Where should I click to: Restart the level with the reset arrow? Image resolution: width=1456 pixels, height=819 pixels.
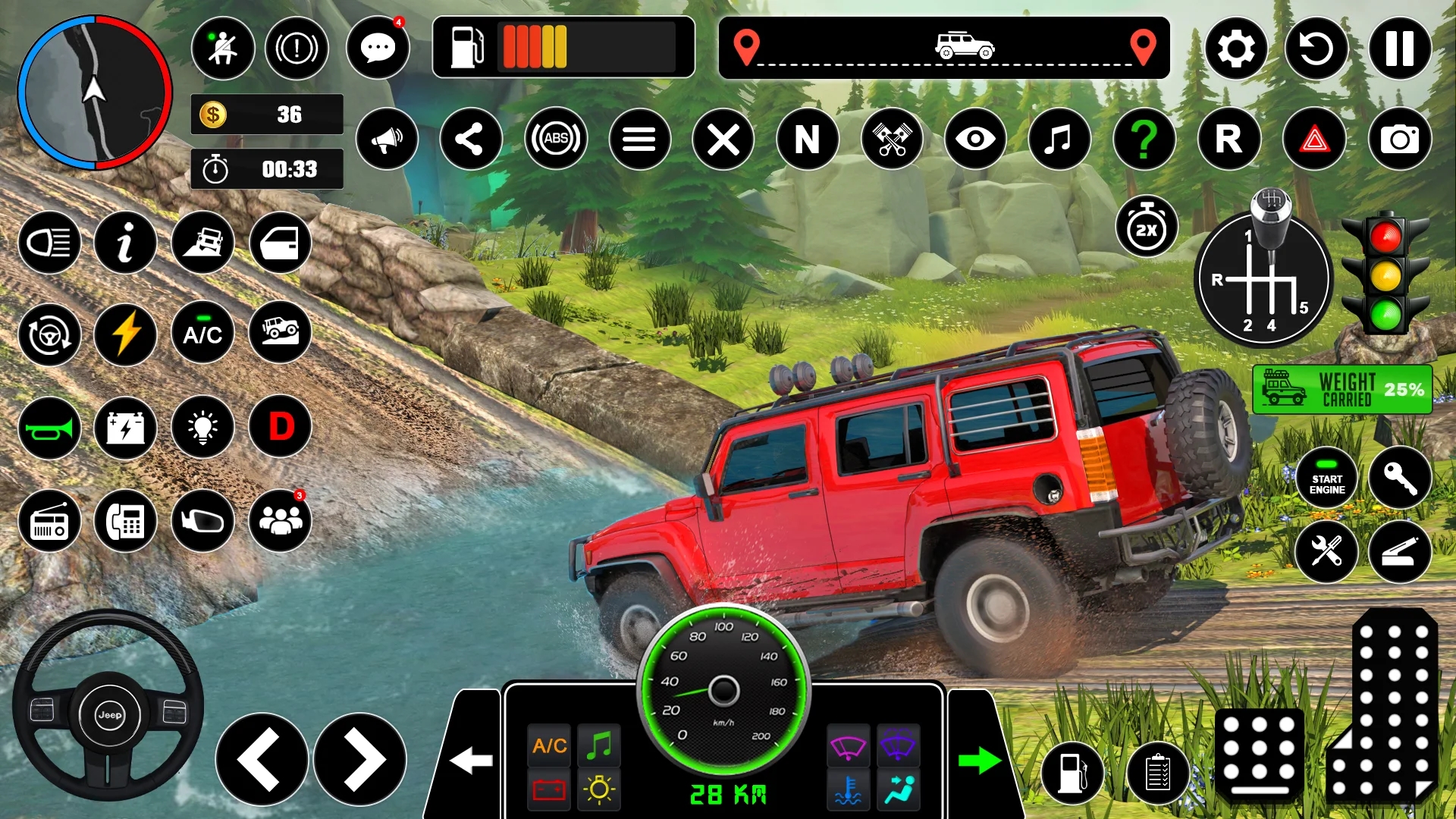[x=1316, y=49]
